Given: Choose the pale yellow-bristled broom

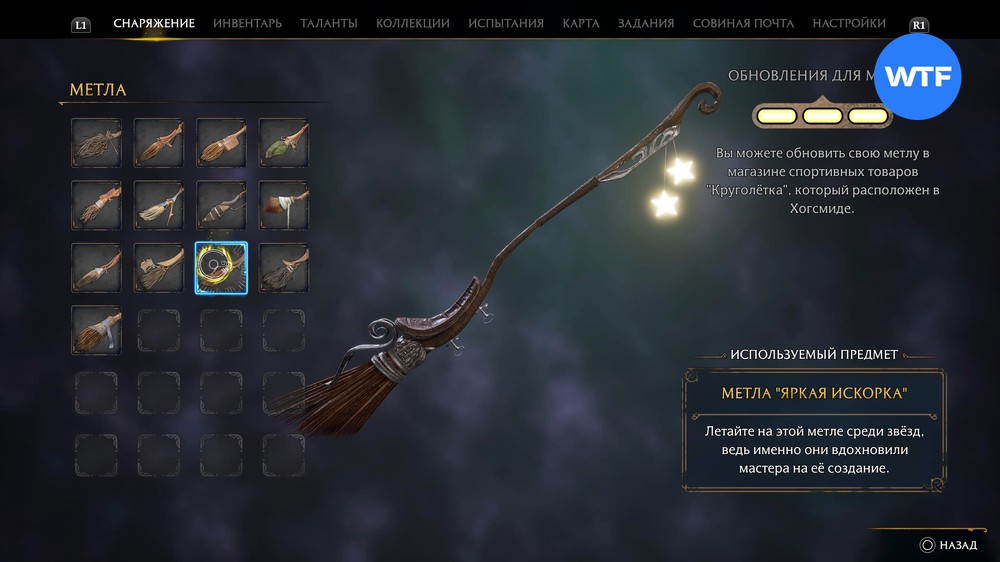Looking at the screenshot, I should click(158, 204).
